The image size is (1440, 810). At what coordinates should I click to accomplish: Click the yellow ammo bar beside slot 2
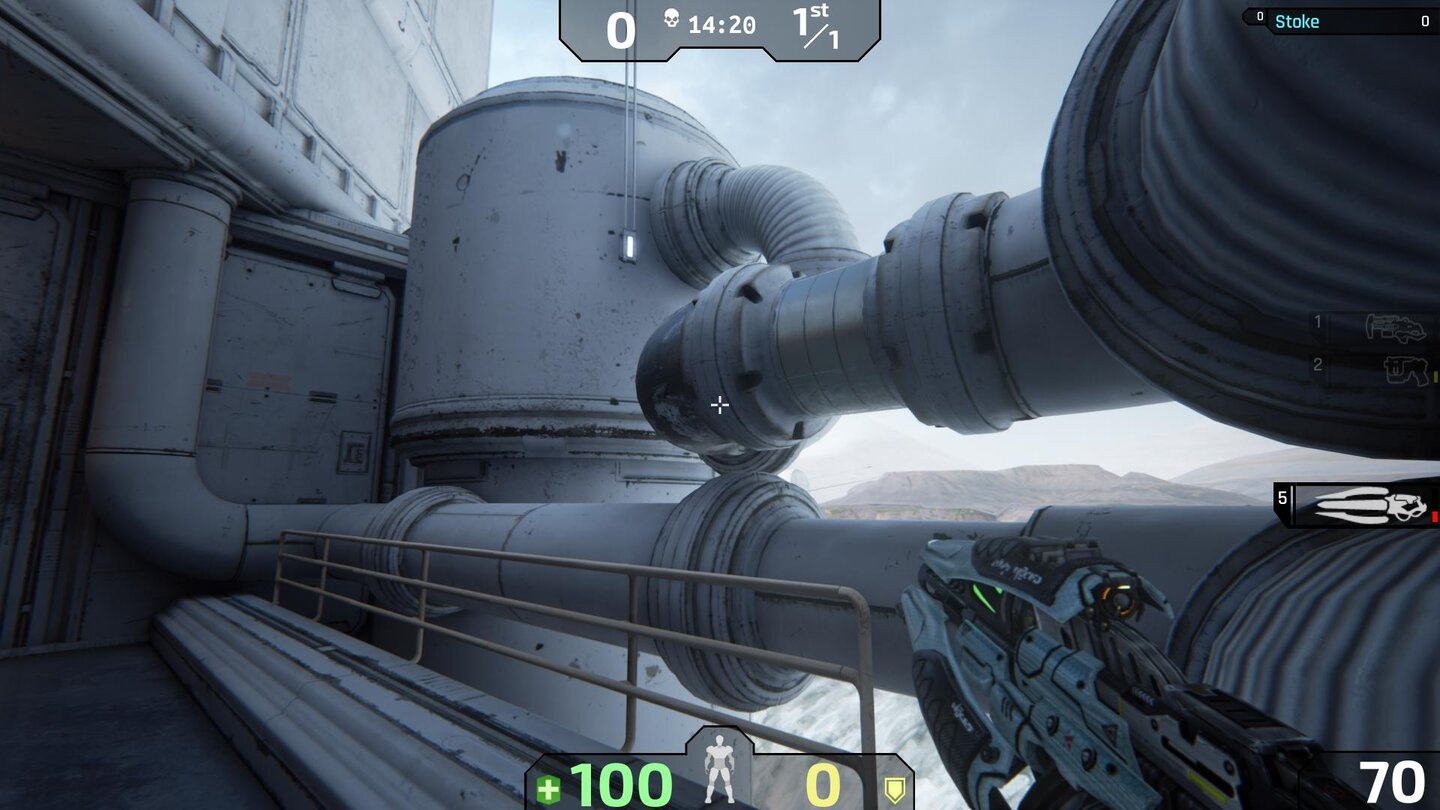point(1434,374)
